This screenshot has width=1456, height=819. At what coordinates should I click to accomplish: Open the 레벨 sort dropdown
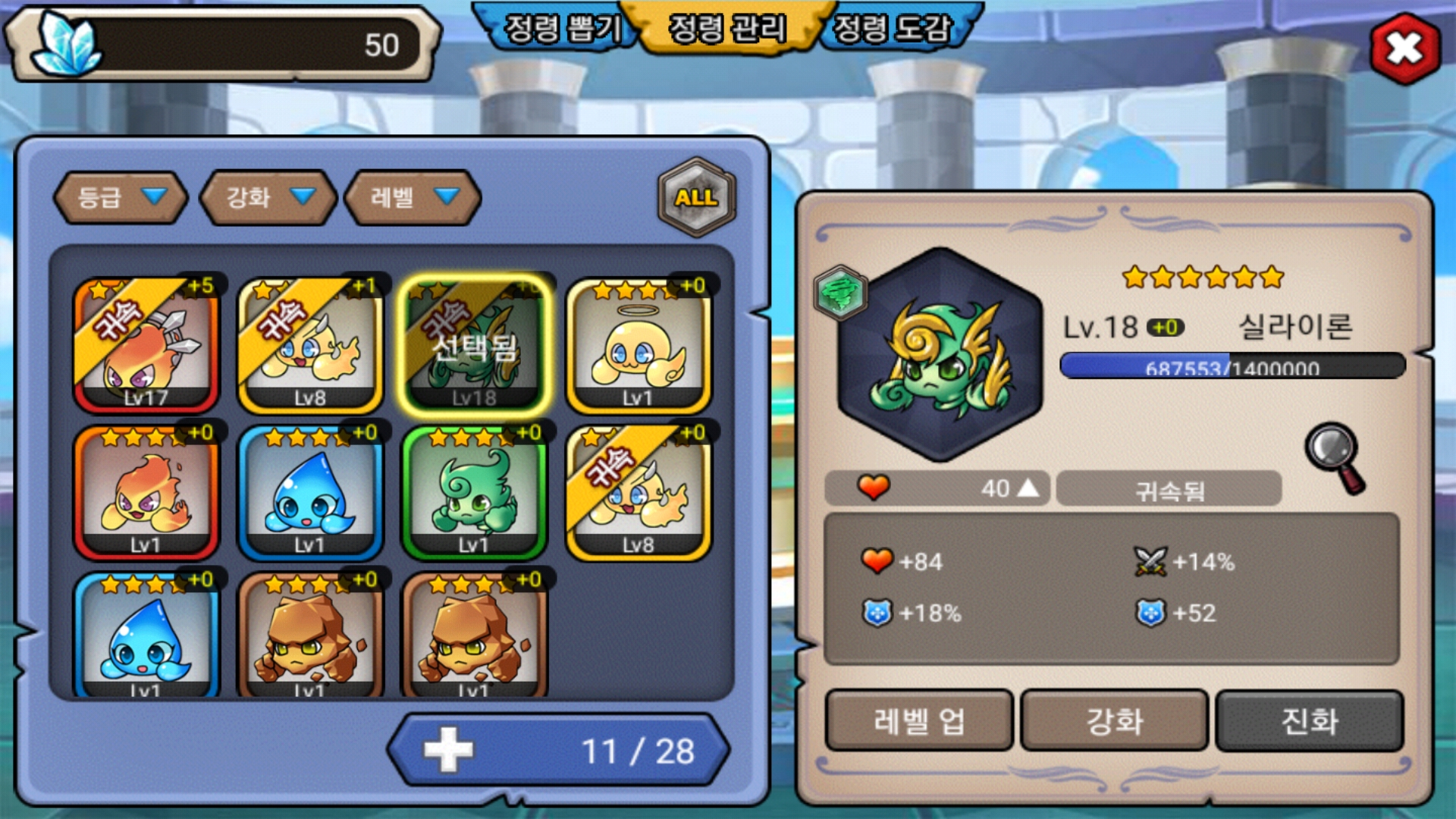pos(413,197)
